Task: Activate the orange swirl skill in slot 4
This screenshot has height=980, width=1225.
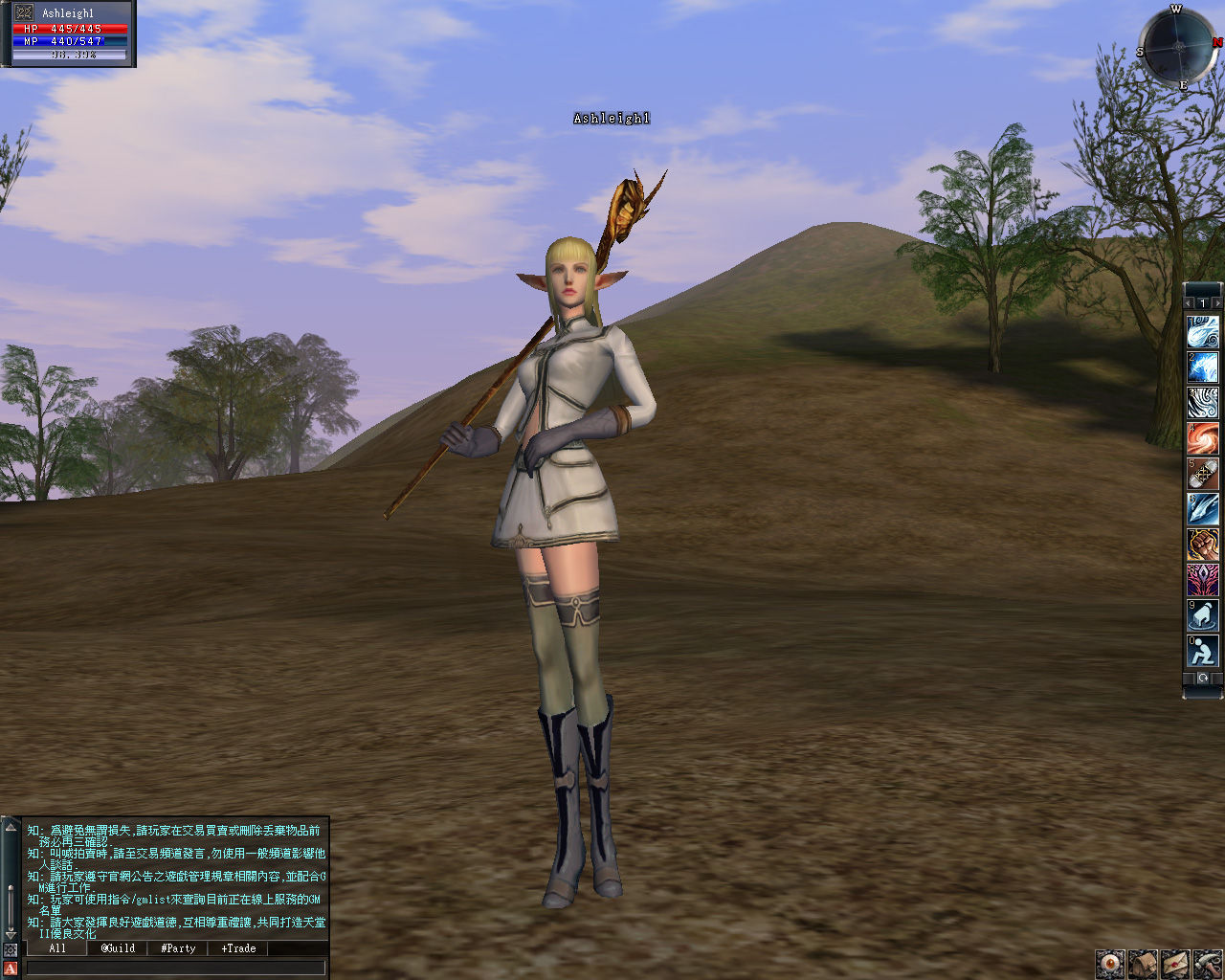Action: (x=1203, y=438)
